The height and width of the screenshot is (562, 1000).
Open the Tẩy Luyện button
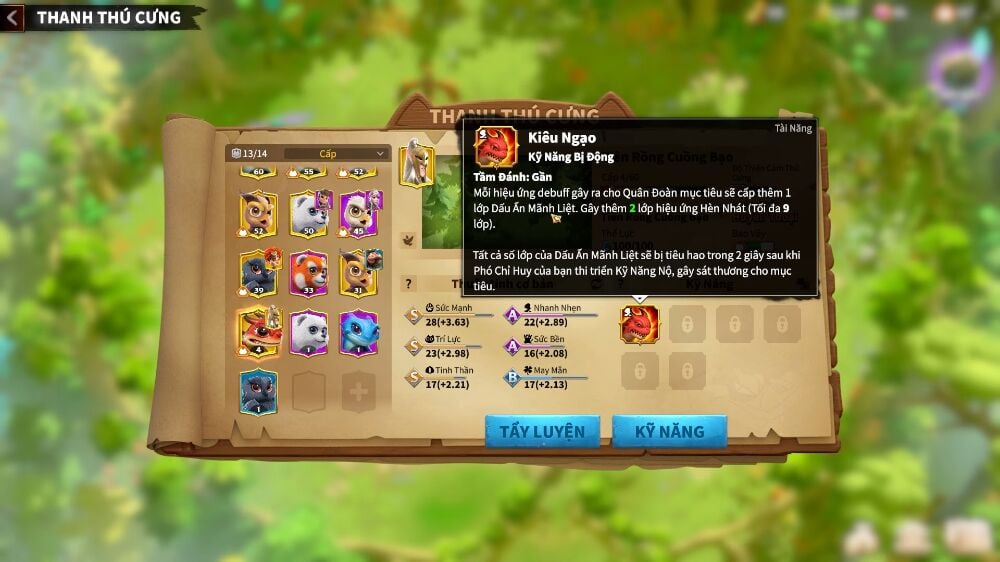click(x=542, y=431)
